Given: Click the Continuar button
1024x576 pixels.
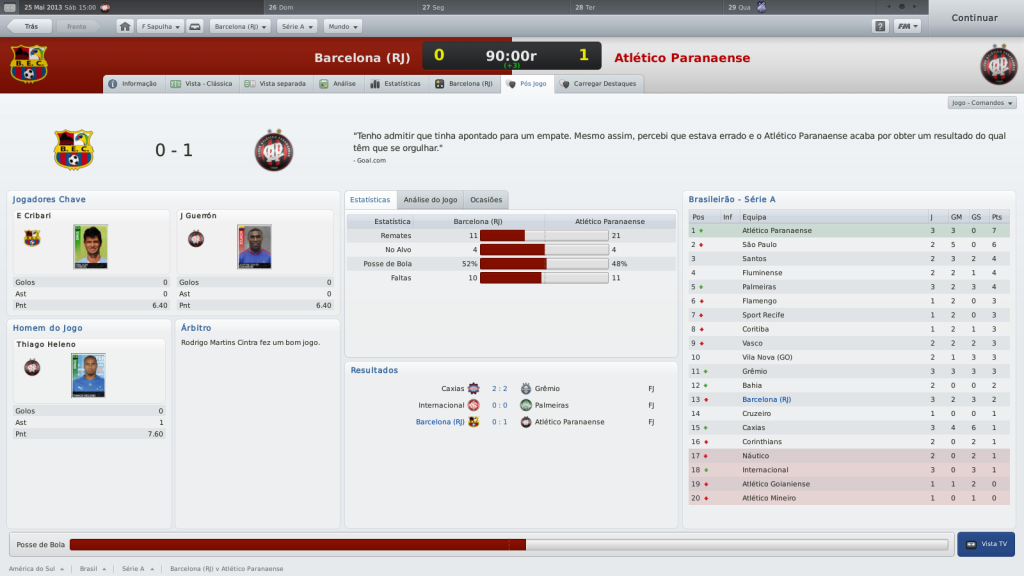Looking at the screenshot, I should [x=974, y=18].
